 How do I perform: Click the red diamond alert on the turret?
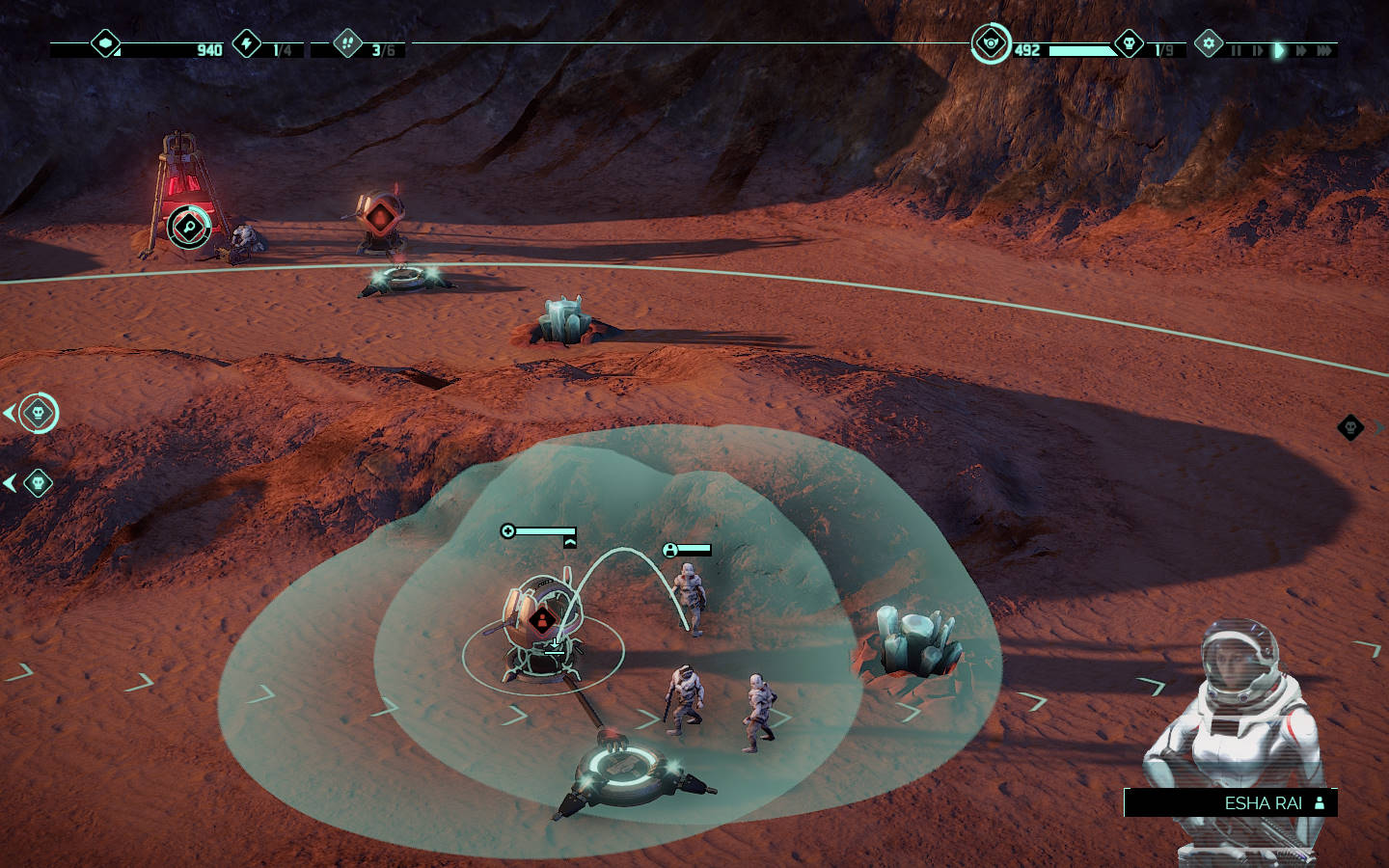[542, 618]
